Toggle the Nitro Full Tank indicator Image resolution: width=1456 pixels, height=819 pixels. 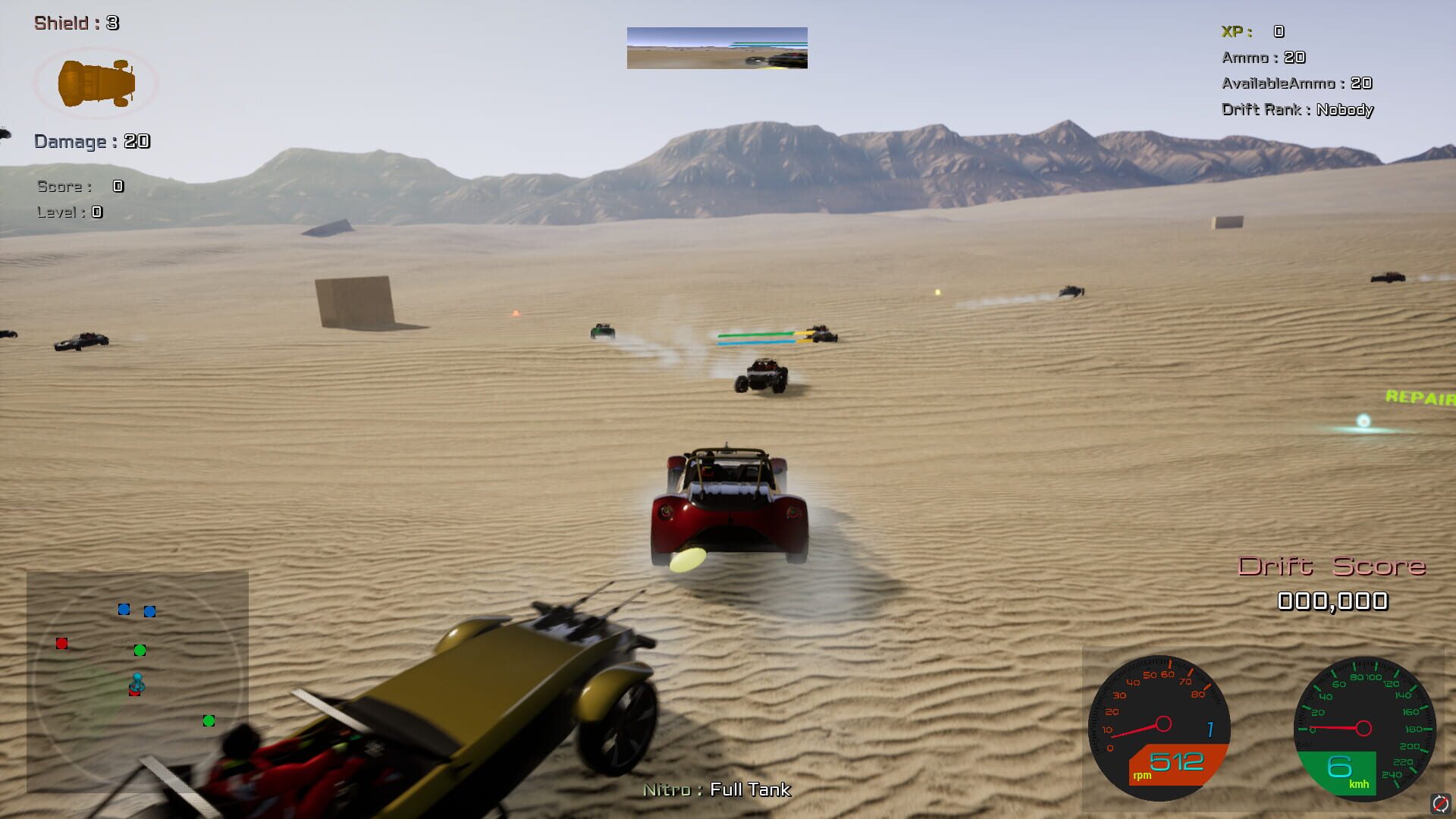716,789
